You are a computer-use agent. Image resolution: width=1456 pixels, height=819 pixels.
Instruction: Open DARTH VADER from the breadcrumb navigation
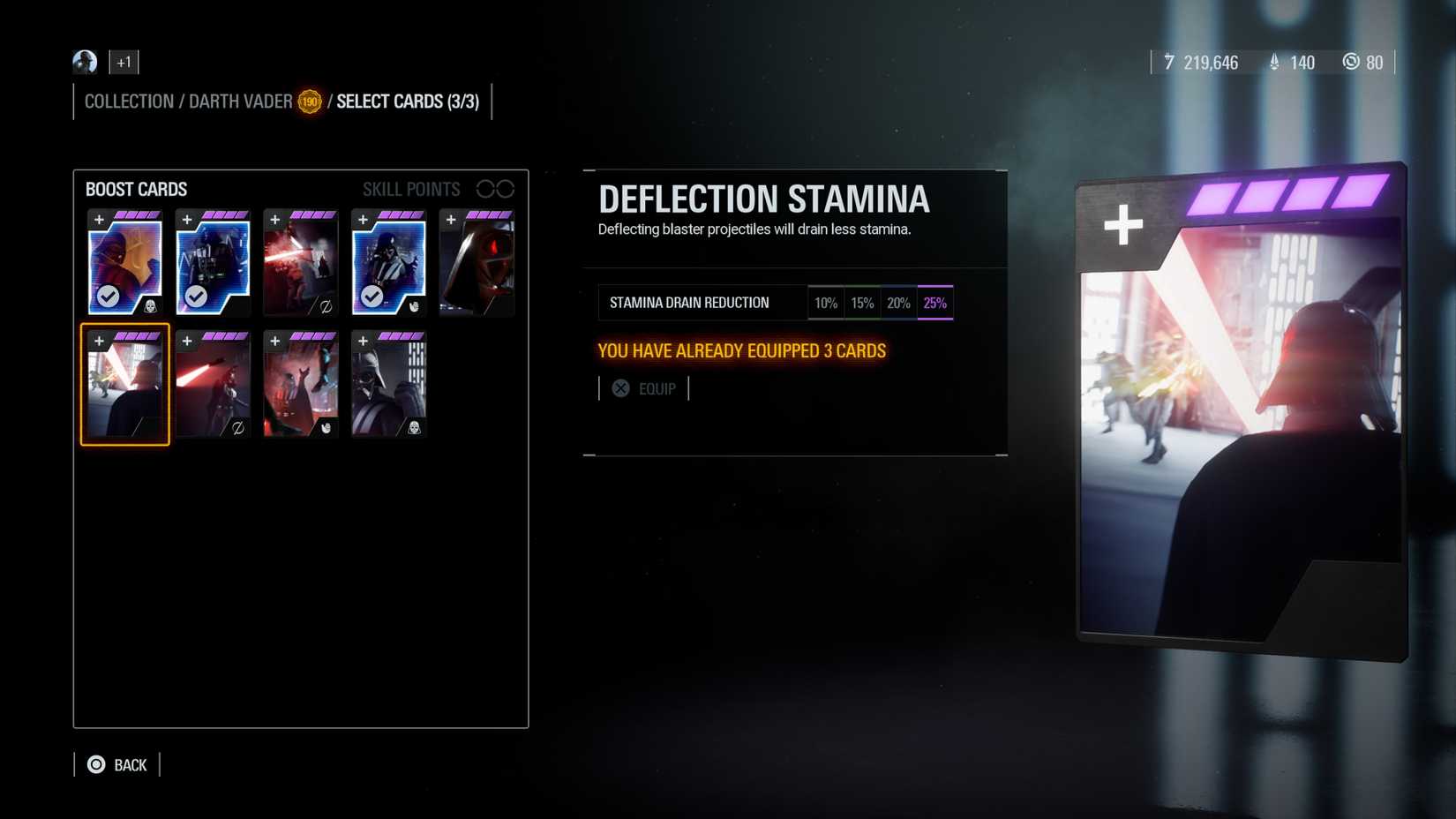[239, 101]
